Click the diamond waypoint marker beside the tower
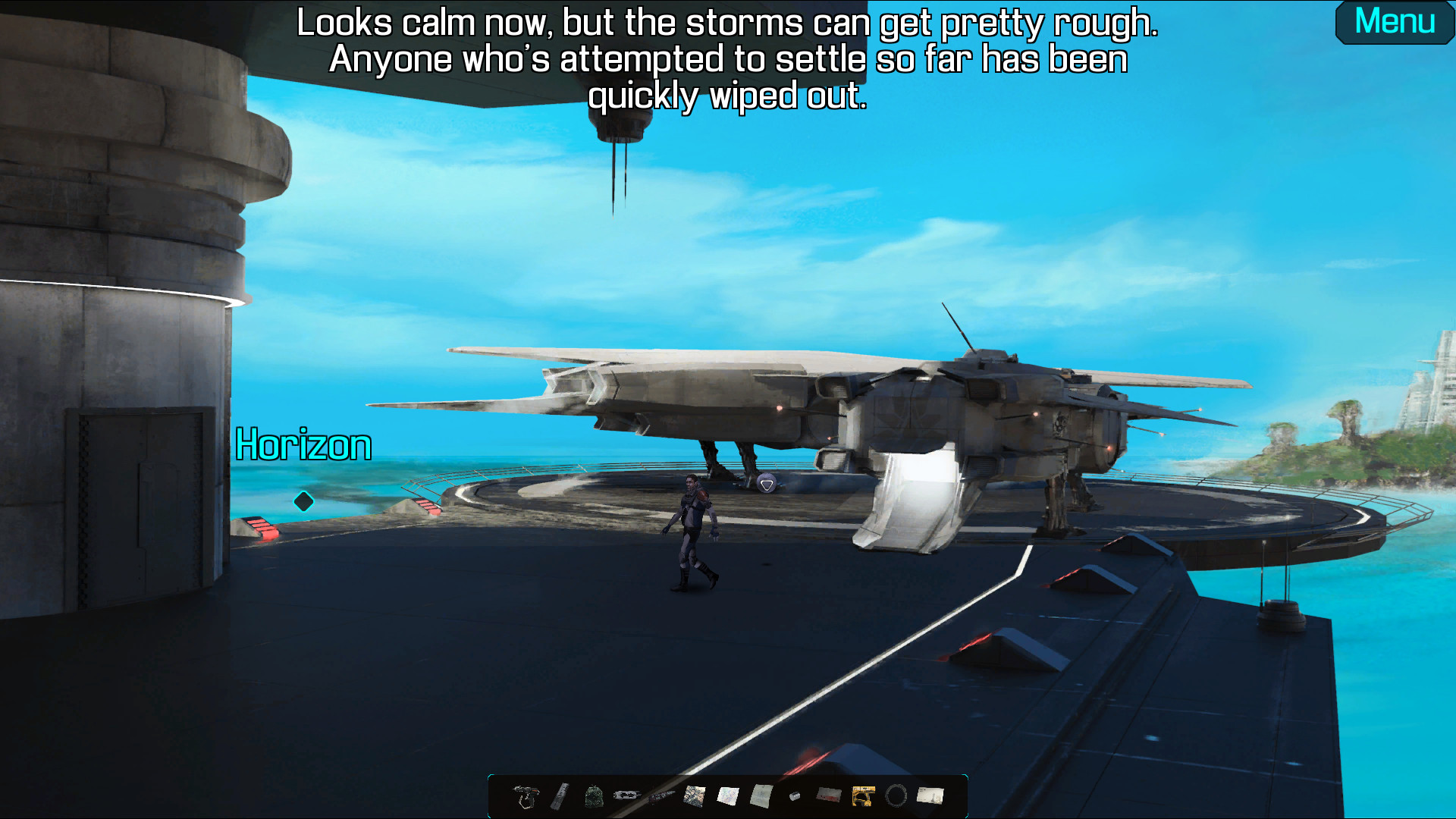Image resolution: width=1456 pixels, height=819 pixels. pyautogui.click(x=303, y=500)
